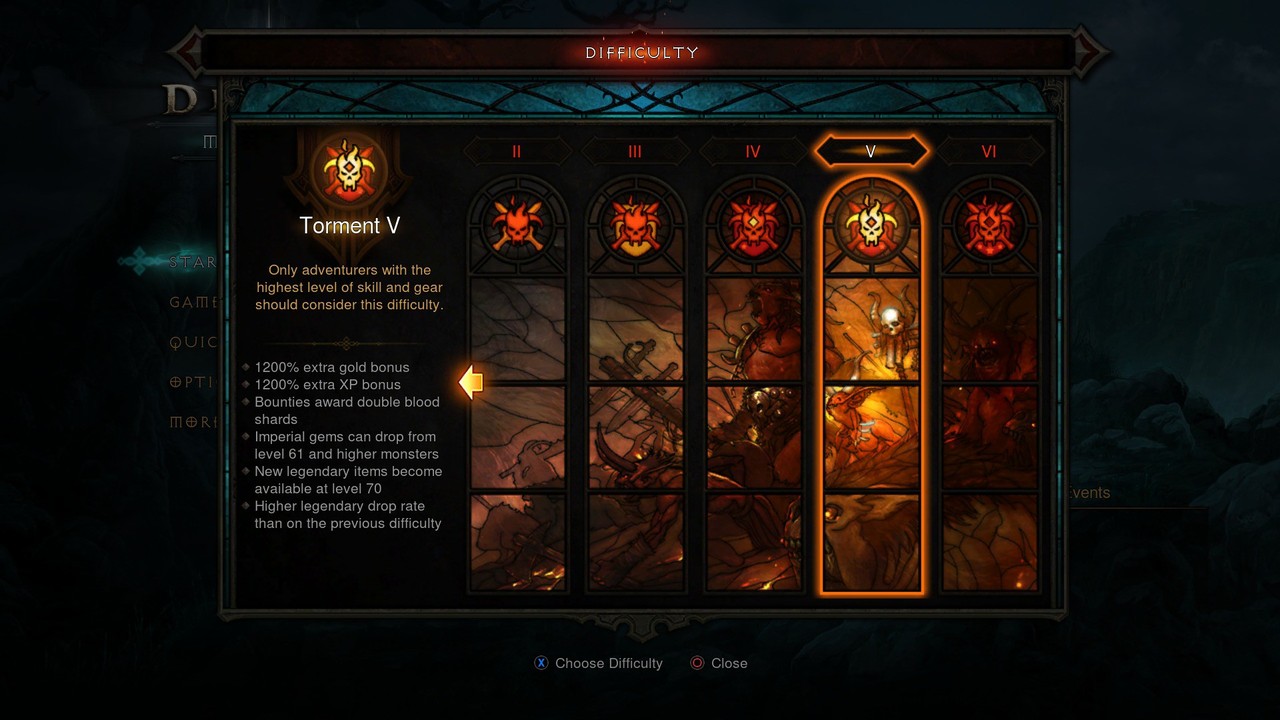Click the orange left arrow navigation indicator
1280x720 pixels.
(469, 382)
